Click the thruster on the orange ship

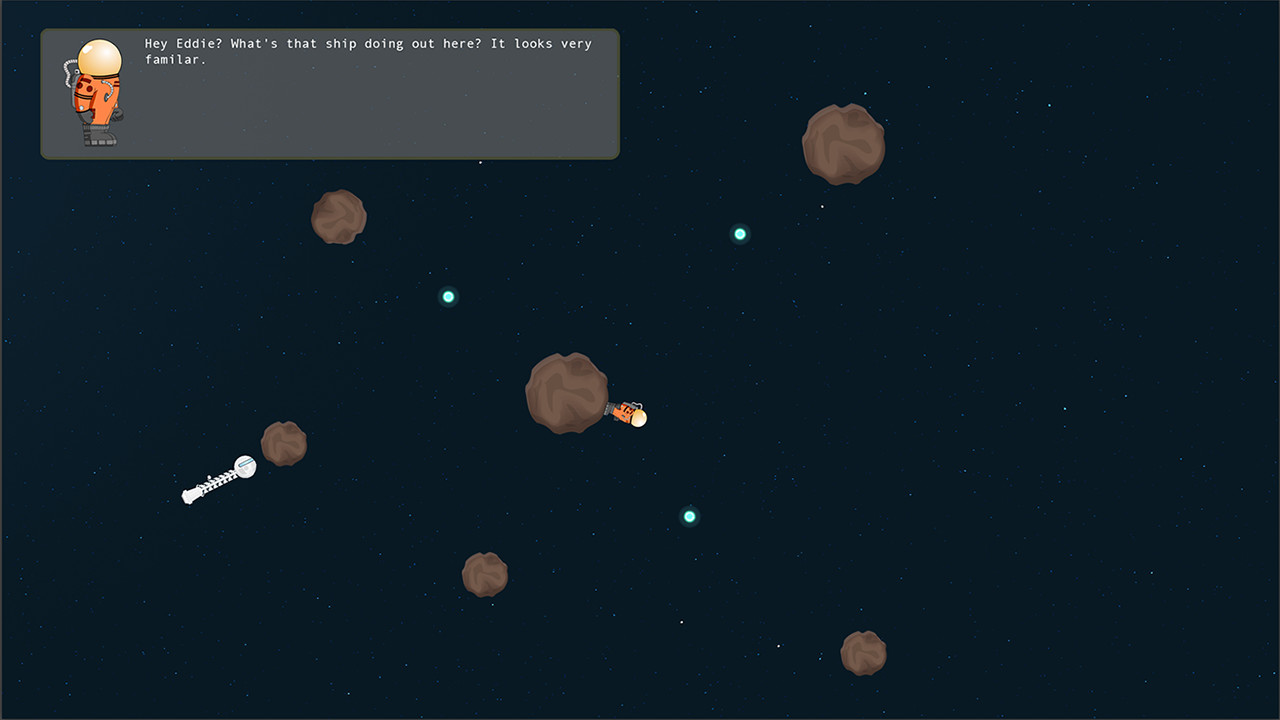(608, 404)
